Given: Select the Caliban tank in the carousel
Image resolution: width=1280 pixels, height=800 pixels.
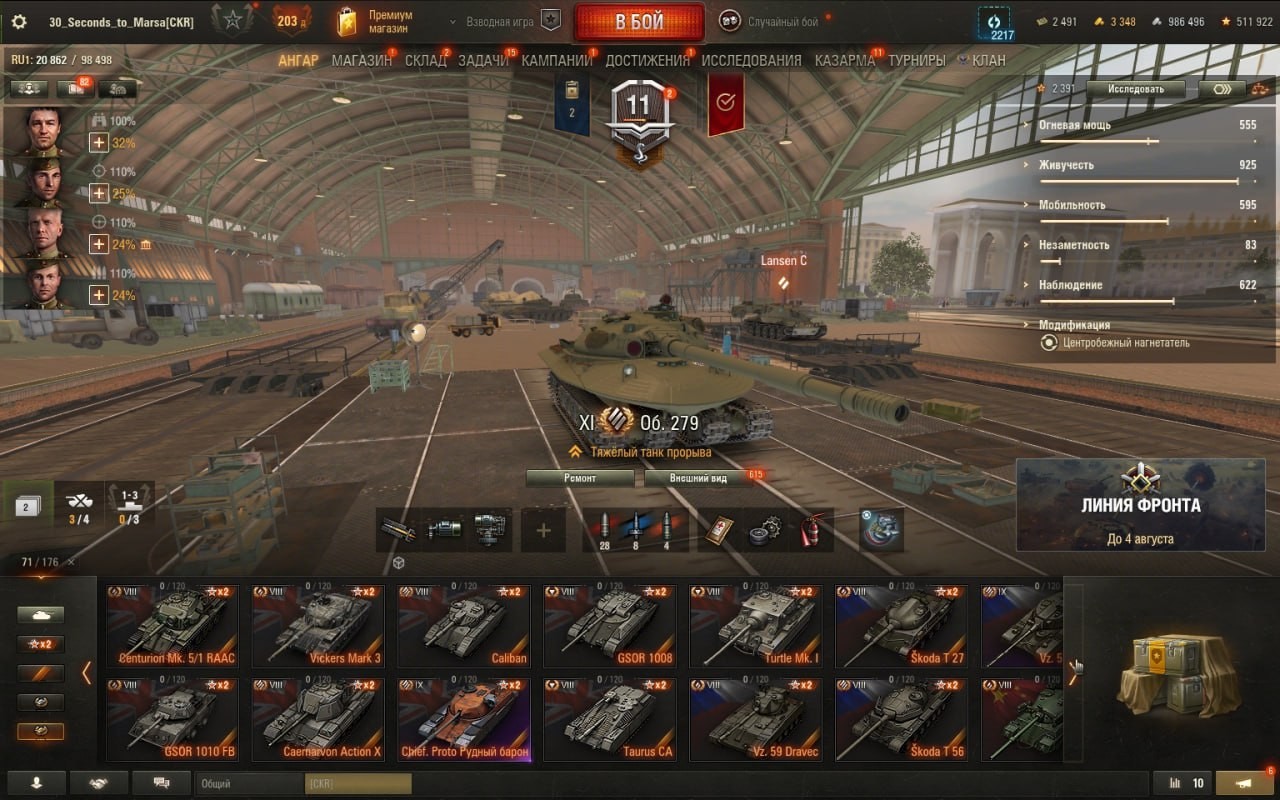Looking at the screenshot, I should (464, 626).
